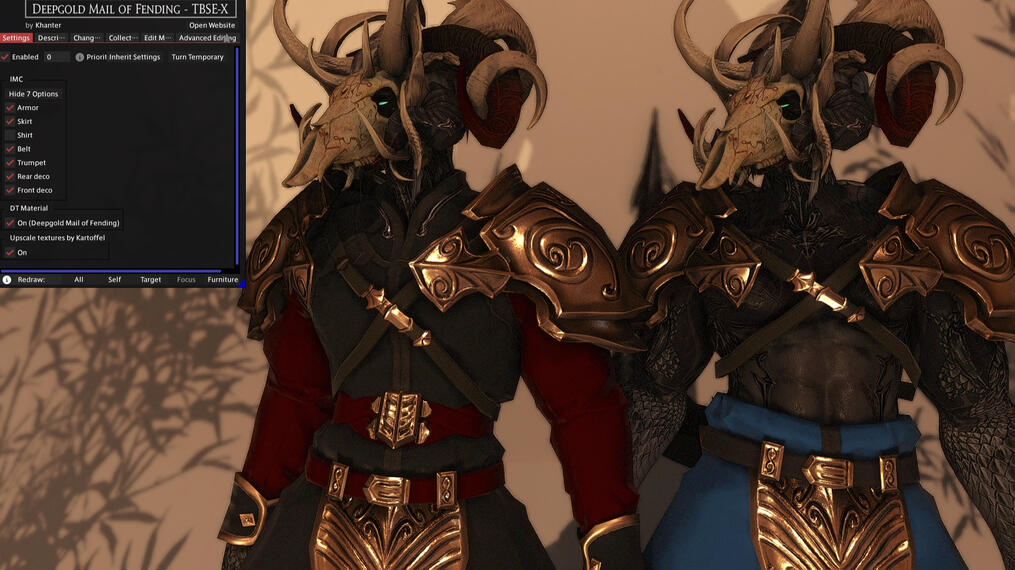Toggle the Trumpet checkbox
Viewport: 1015px width, 570px height.
10,163
